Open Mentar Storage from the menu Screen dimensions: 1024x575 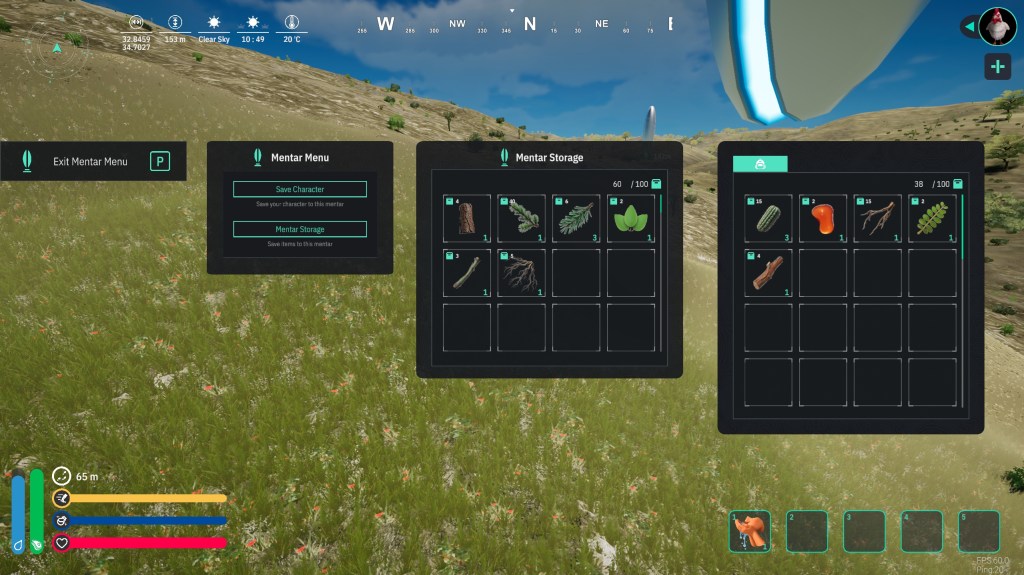tap(300, 229)
